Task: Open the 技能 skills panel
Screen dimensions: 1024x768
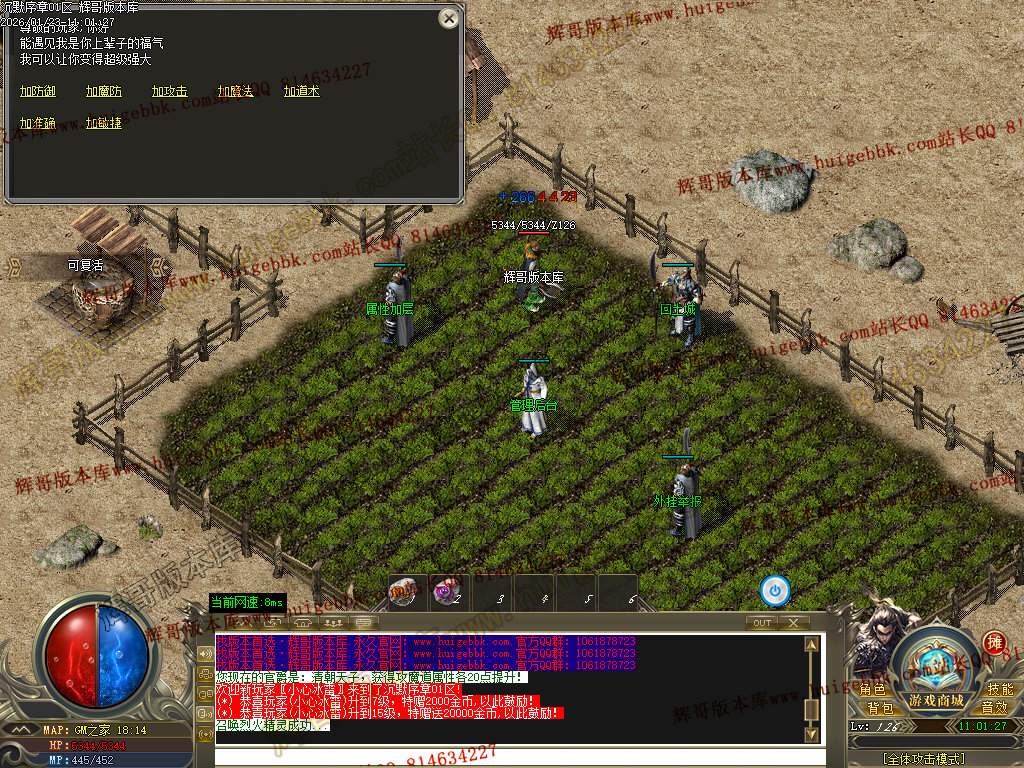Action: click(x=1000, y=689)
